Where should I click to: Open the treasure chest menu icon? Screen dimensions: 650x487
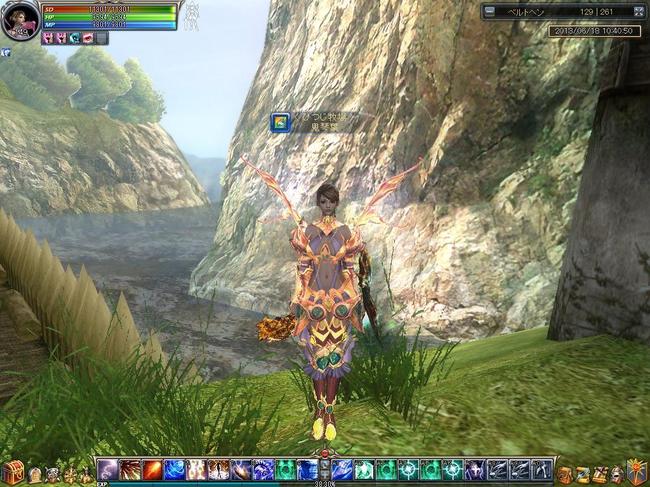point(12,472)
